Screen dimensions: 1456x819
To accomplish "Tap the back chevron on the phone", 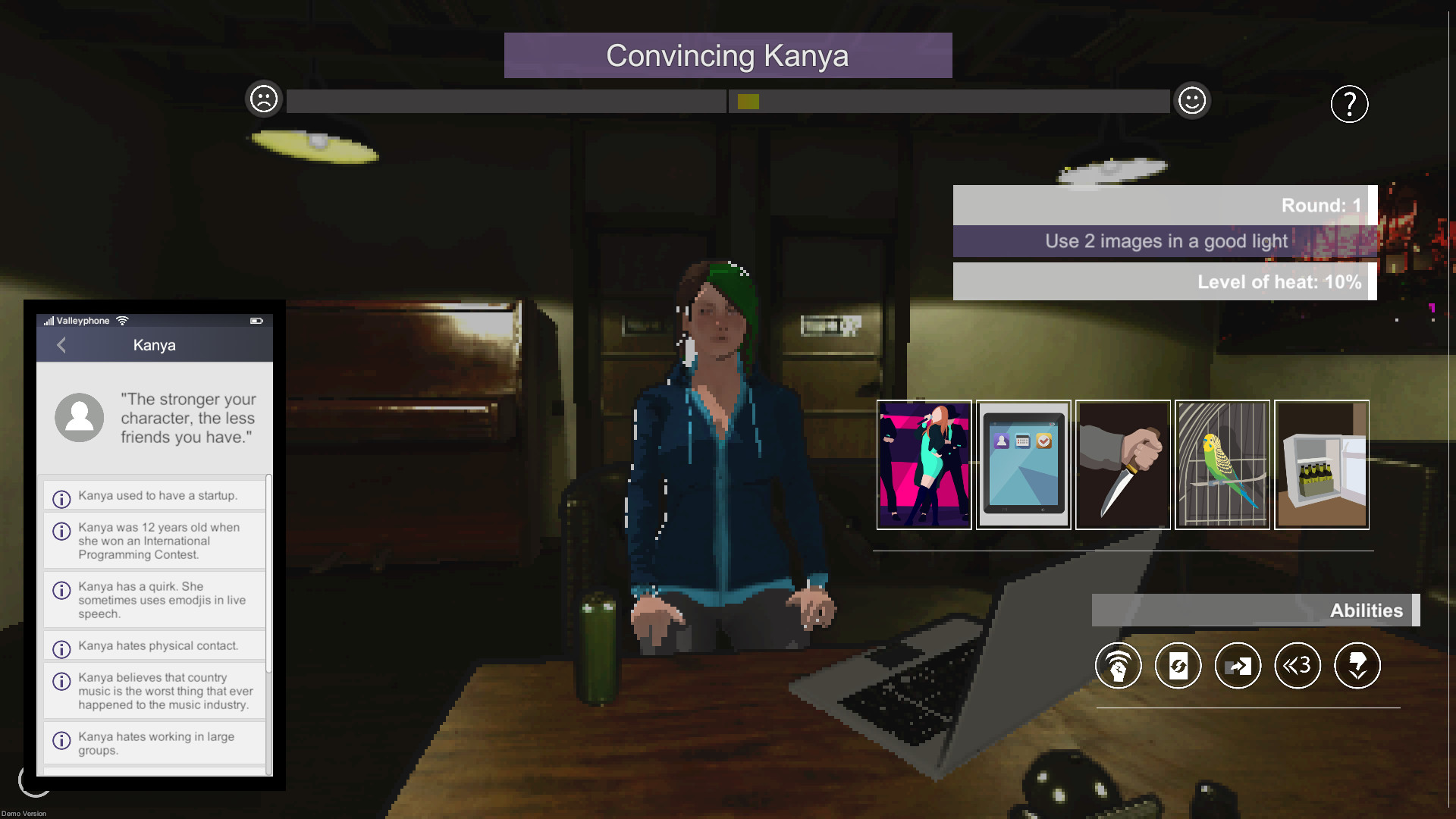I will [x=61, y=345].
